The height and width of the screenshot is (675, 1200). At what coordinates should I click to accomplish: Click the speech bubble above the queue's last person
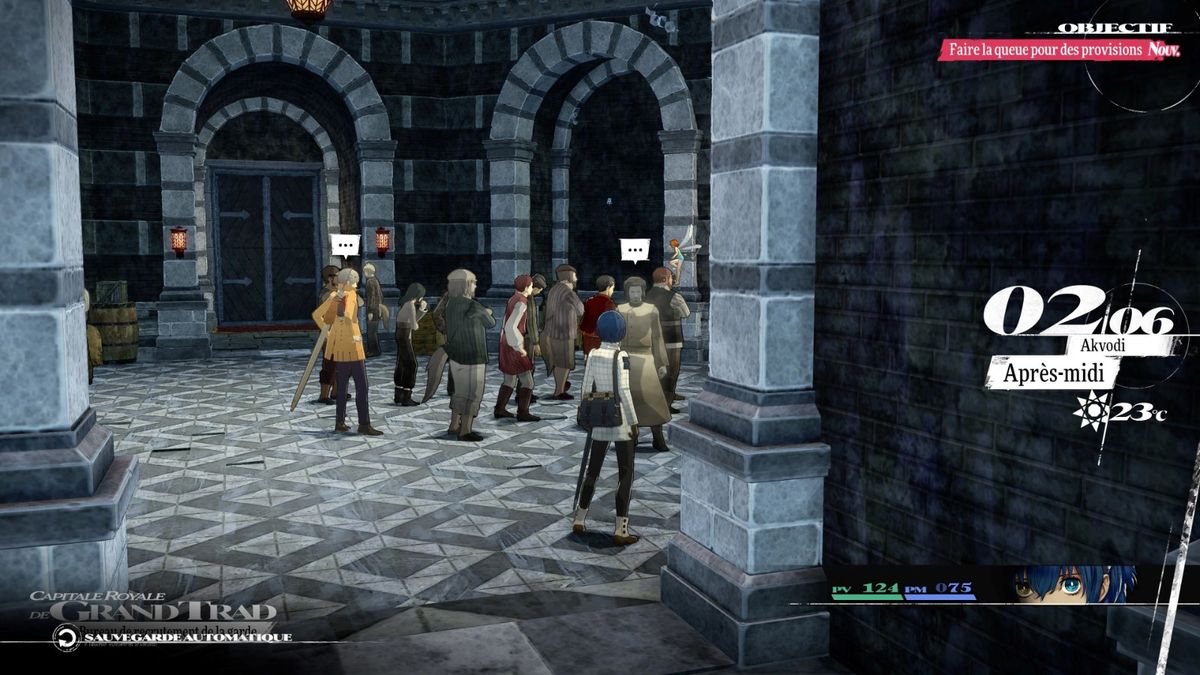[634, 250]
